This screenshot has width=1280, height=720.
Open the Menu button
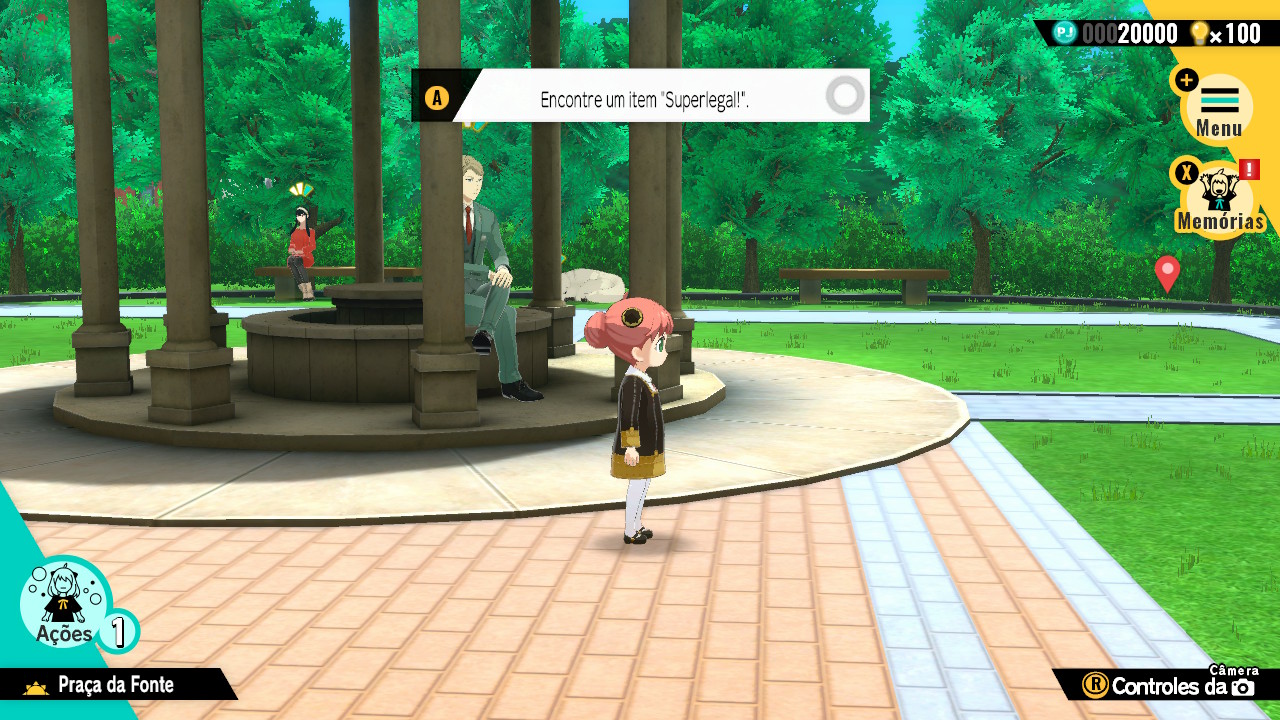pyautogui.click(x=1217, y=108)
